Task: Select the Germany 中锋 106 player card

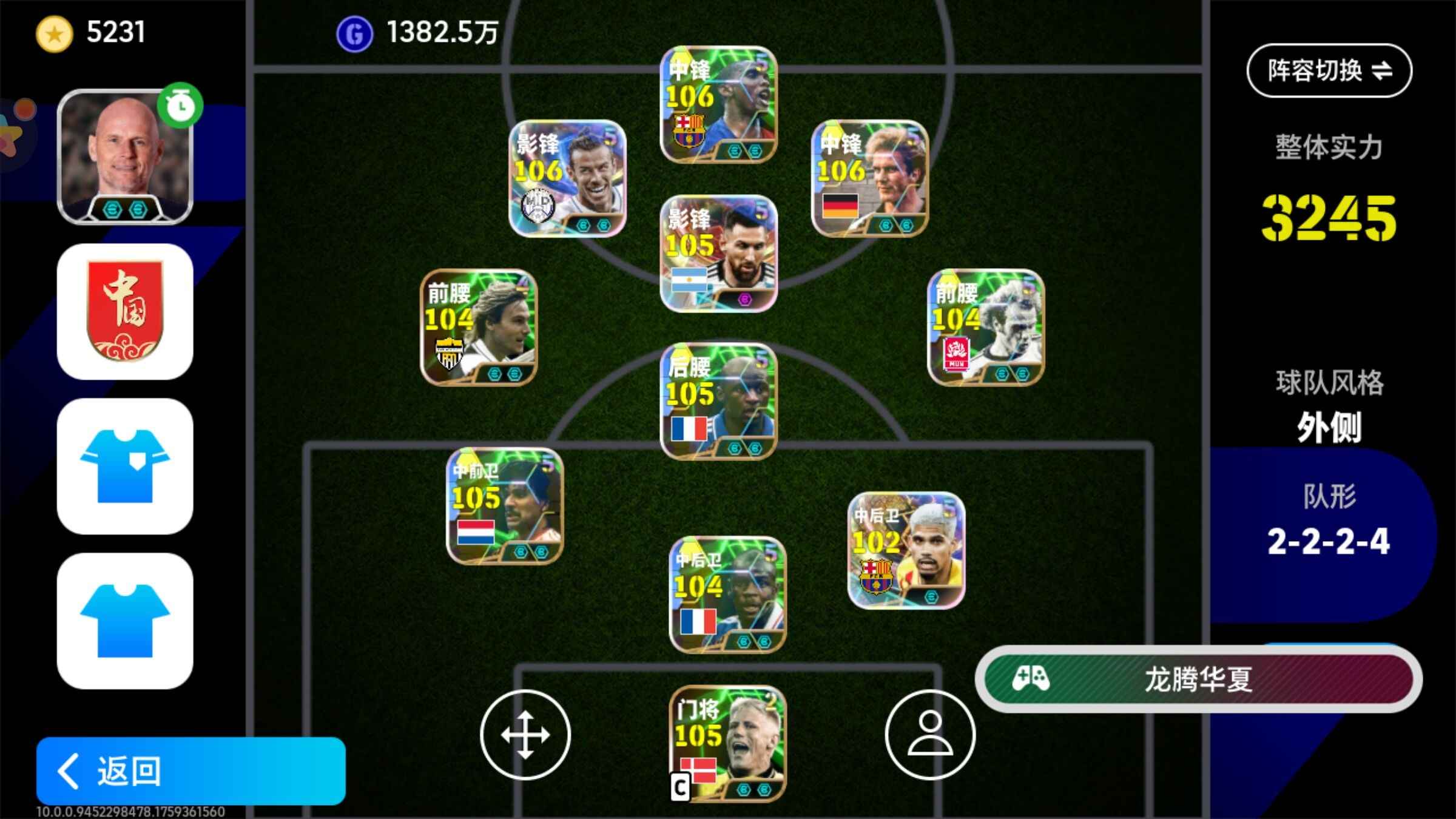Action: click(x=869, y=178)
